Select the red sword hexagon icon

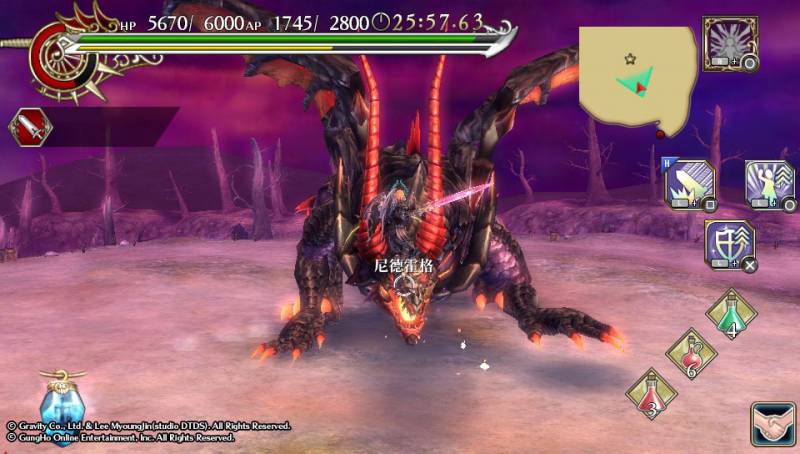click(29, 127)
